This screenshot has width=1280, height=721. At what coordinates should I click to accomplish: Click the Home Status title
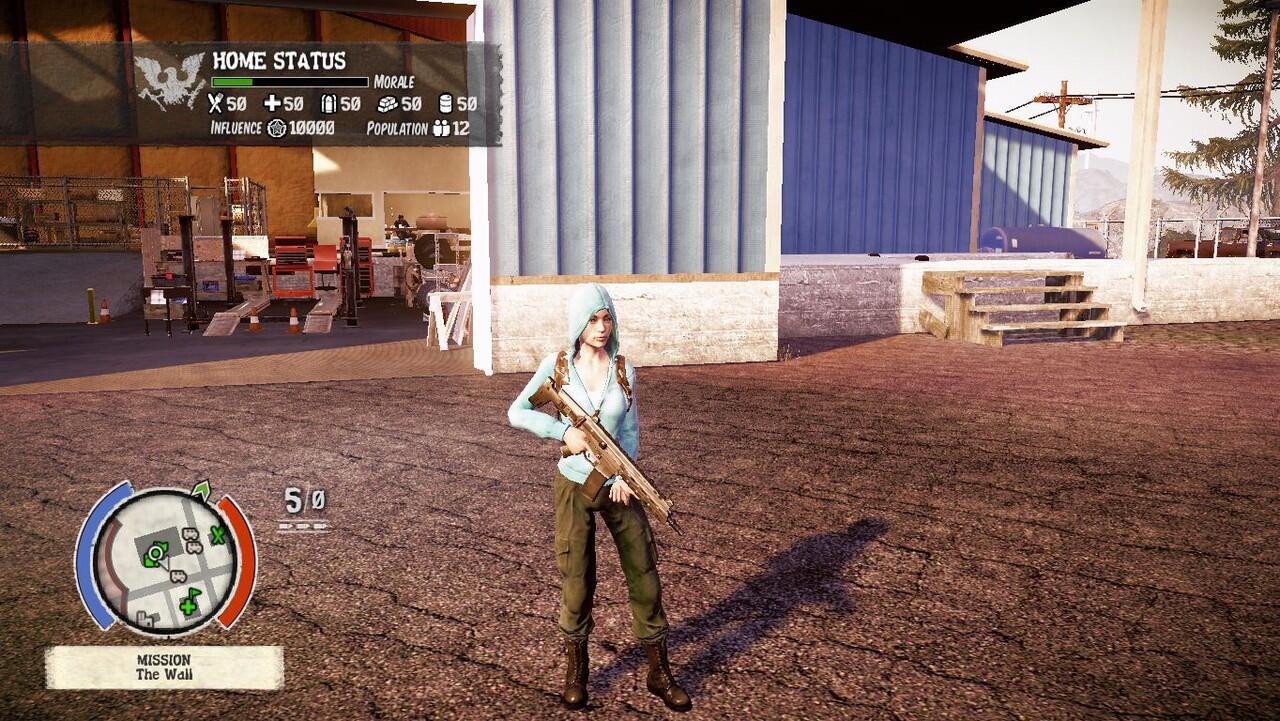tap(279, 60)
